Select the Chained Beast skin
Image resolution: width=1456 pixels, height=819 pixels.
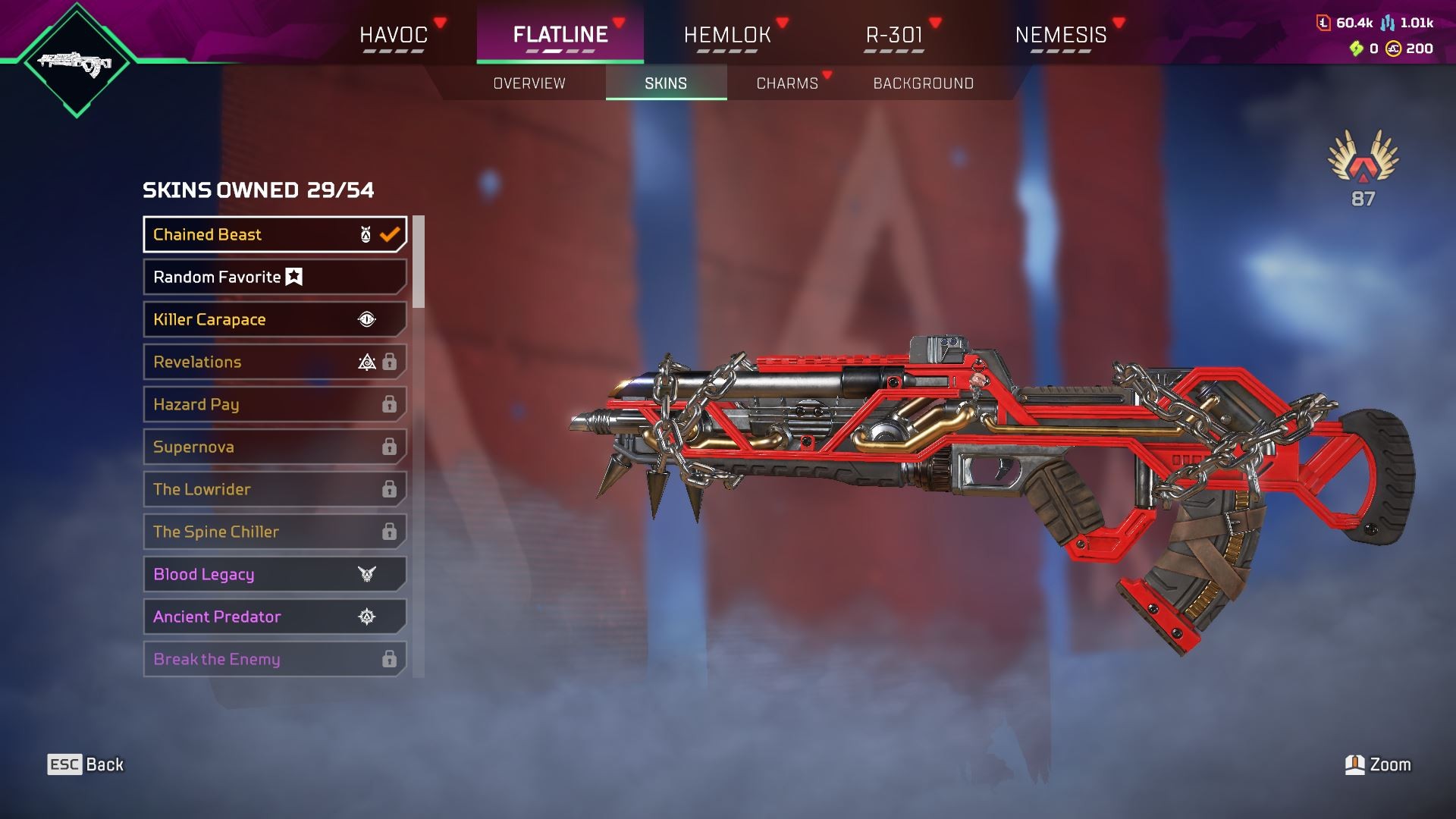(x=275, y=234)
